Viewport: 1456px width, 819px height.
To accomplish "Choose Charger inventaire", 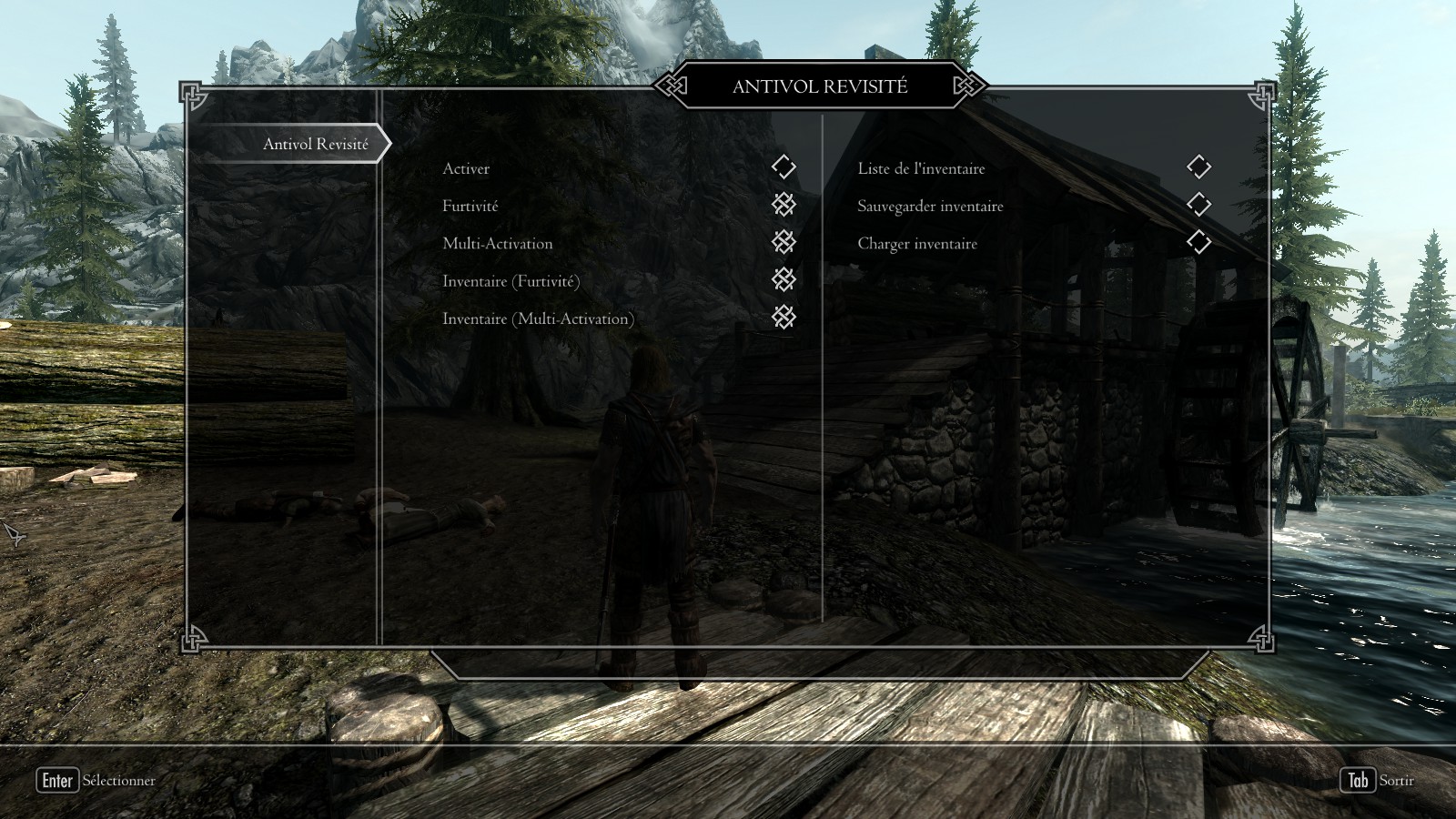I will pyautogui.click(x=1198, y=242).
